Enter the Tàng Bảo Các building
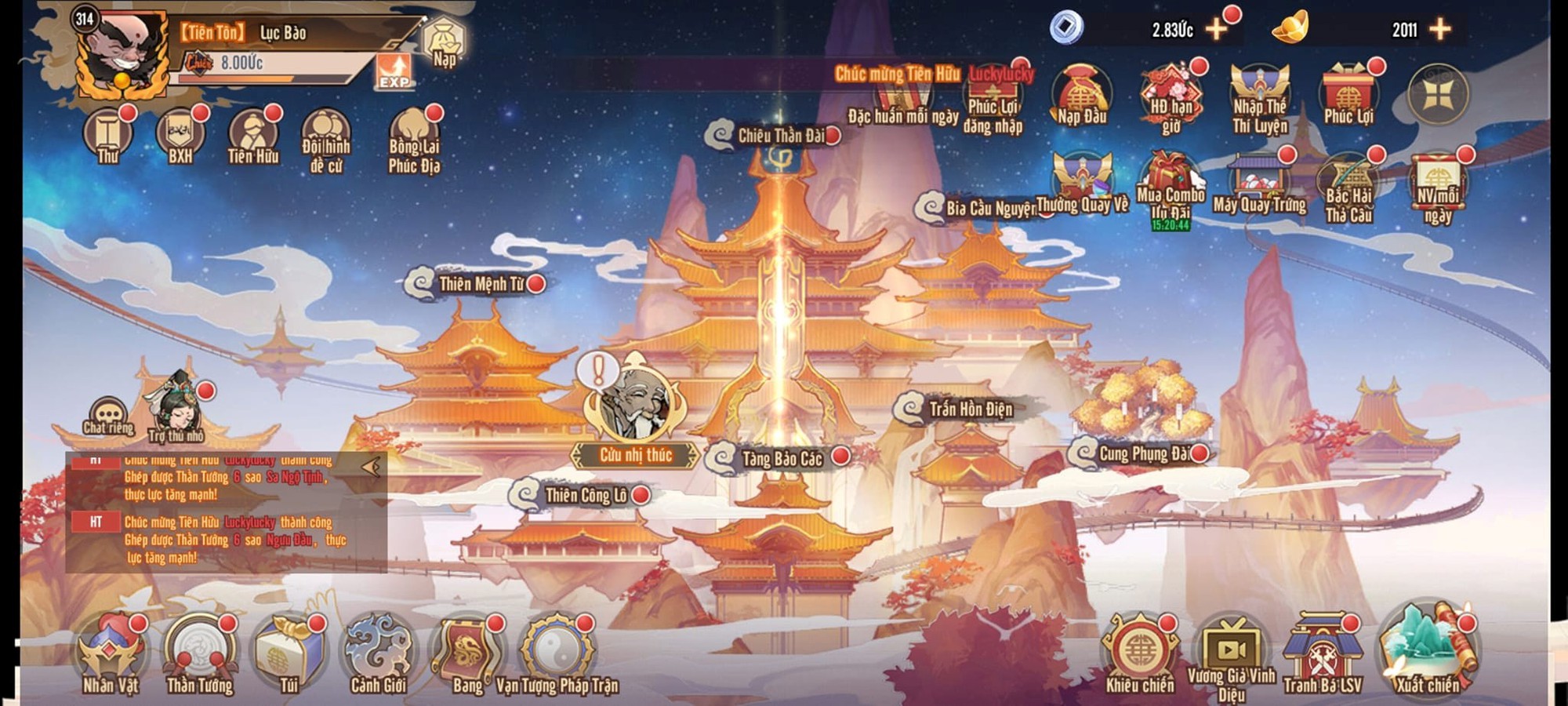The width and height of the screenshot is (1568, 706). pos(780,459)
